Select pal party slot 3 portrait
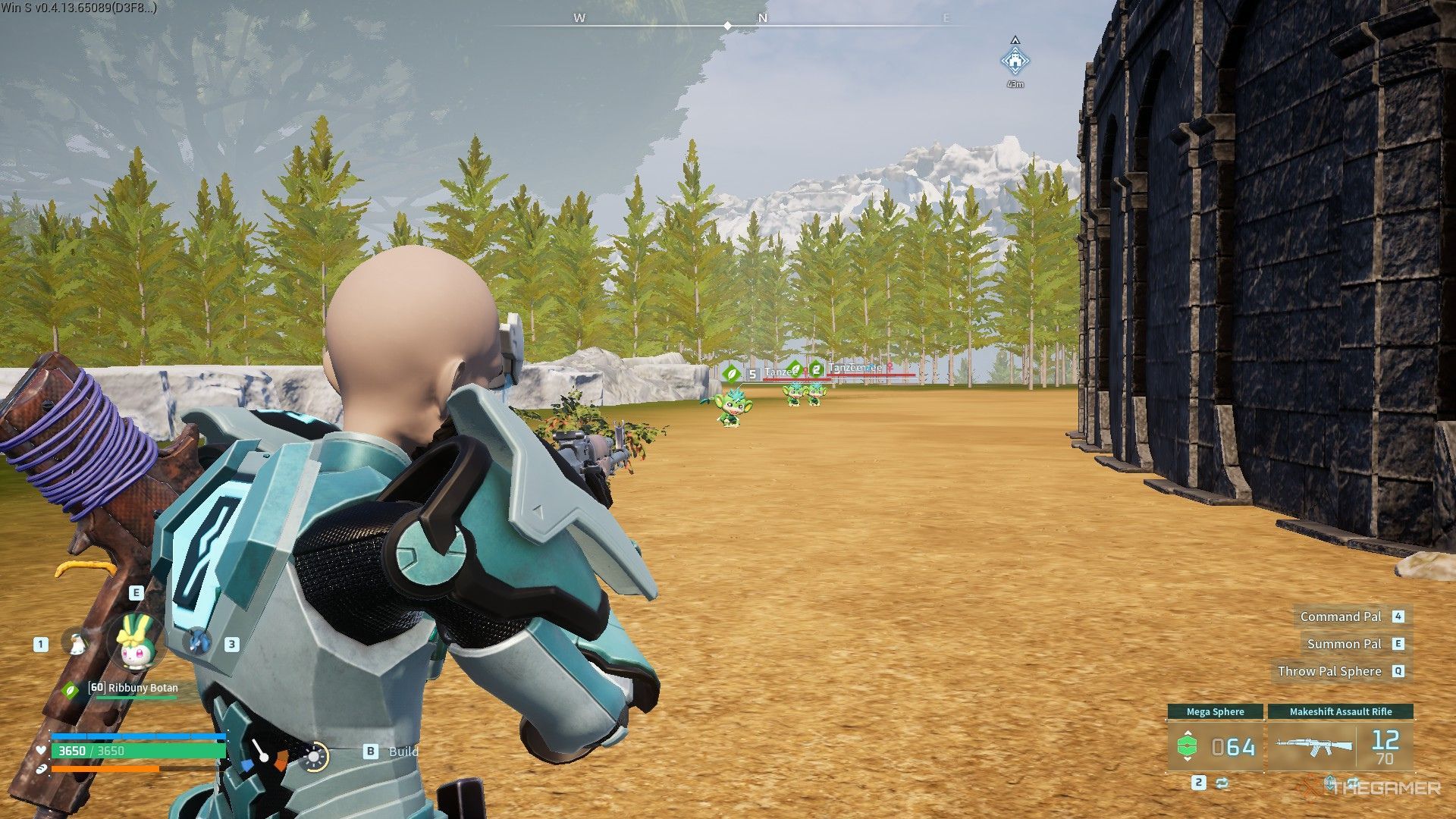This screenshot has height=819, width=1456. coord(198,642)
